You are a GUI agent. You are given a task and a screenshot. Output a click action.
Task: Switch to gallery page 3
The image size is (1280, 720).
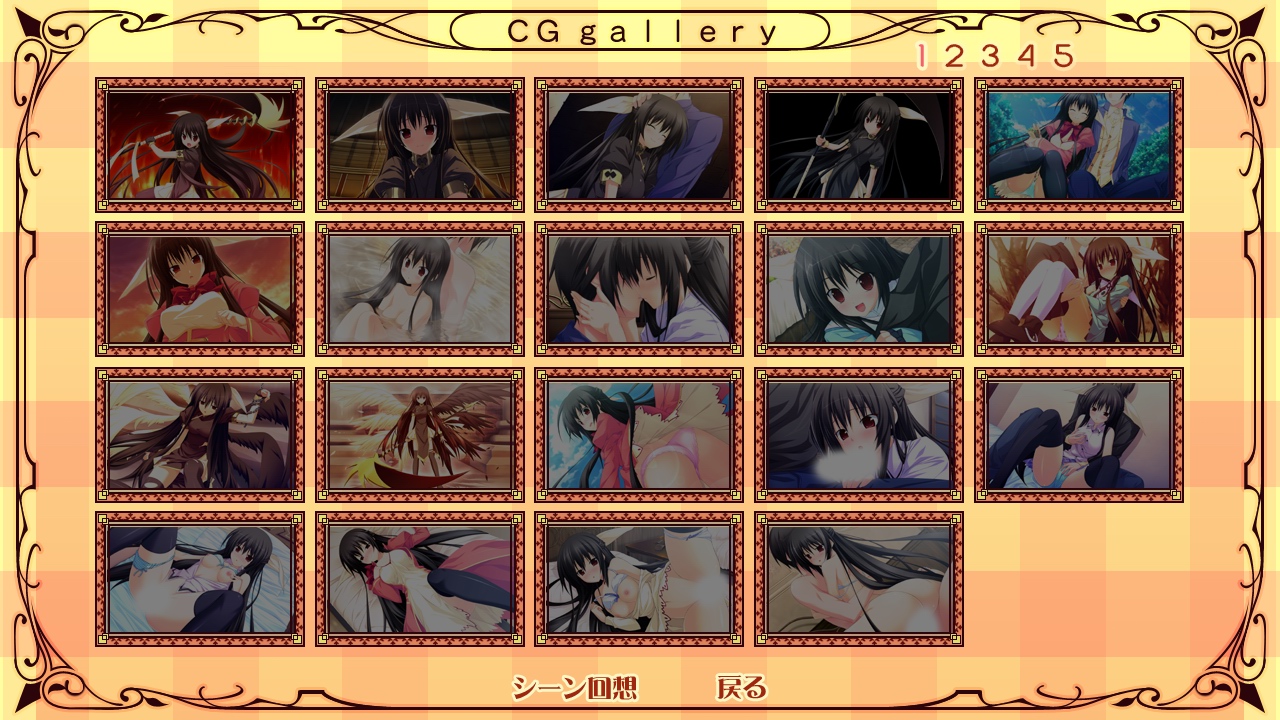pyautogui.click(x=990, y=56)
